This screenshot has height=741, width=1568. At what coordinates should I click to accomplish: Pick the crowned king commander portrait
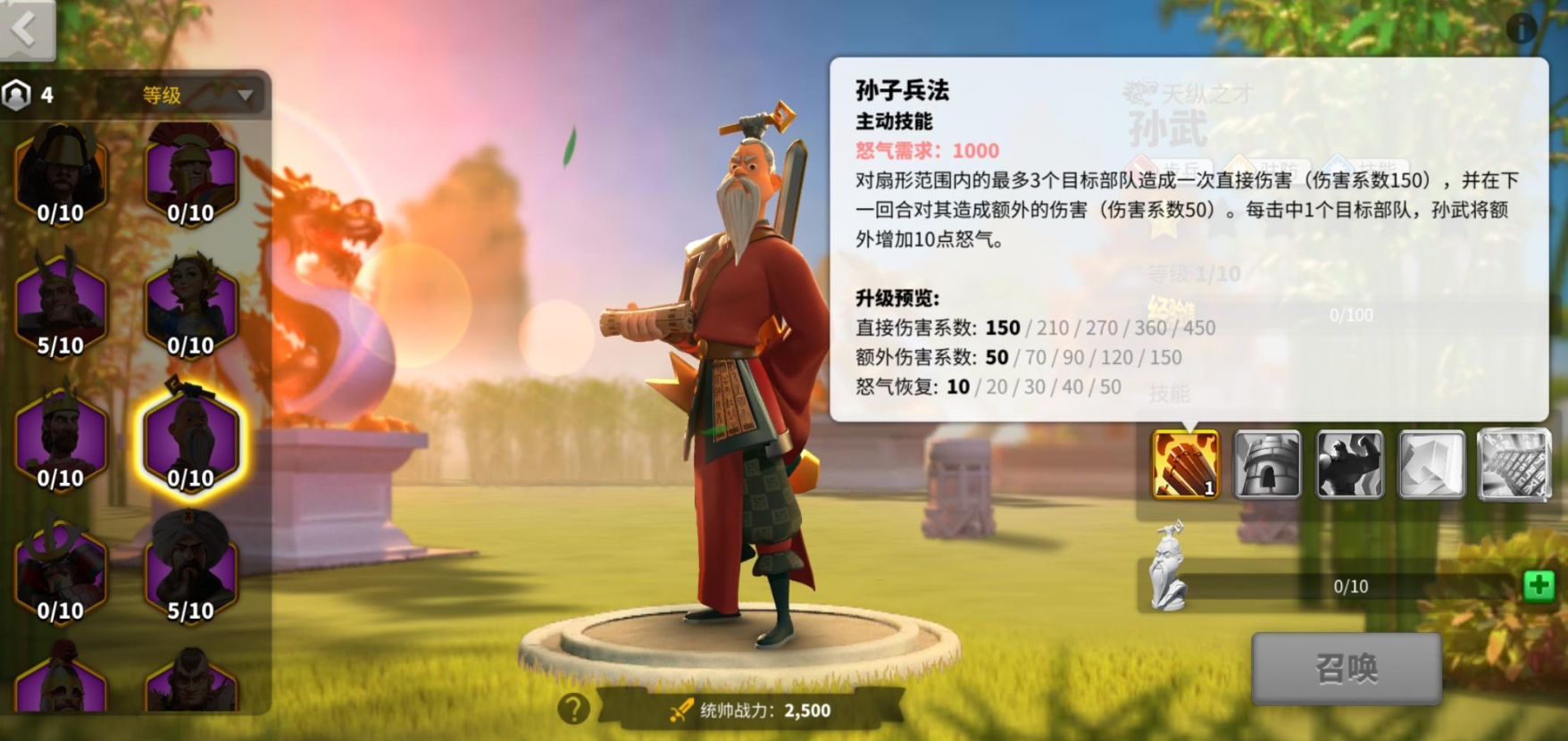coord(61,437)
